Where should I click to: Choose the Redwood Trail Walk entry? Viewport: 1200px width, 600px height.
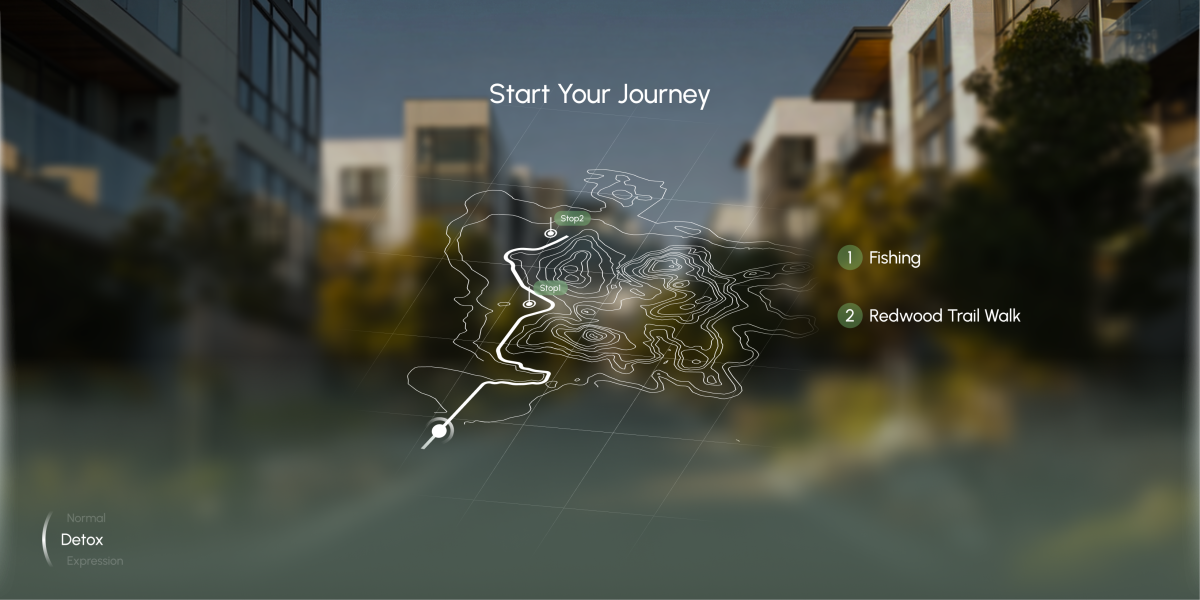pos(930,316)
